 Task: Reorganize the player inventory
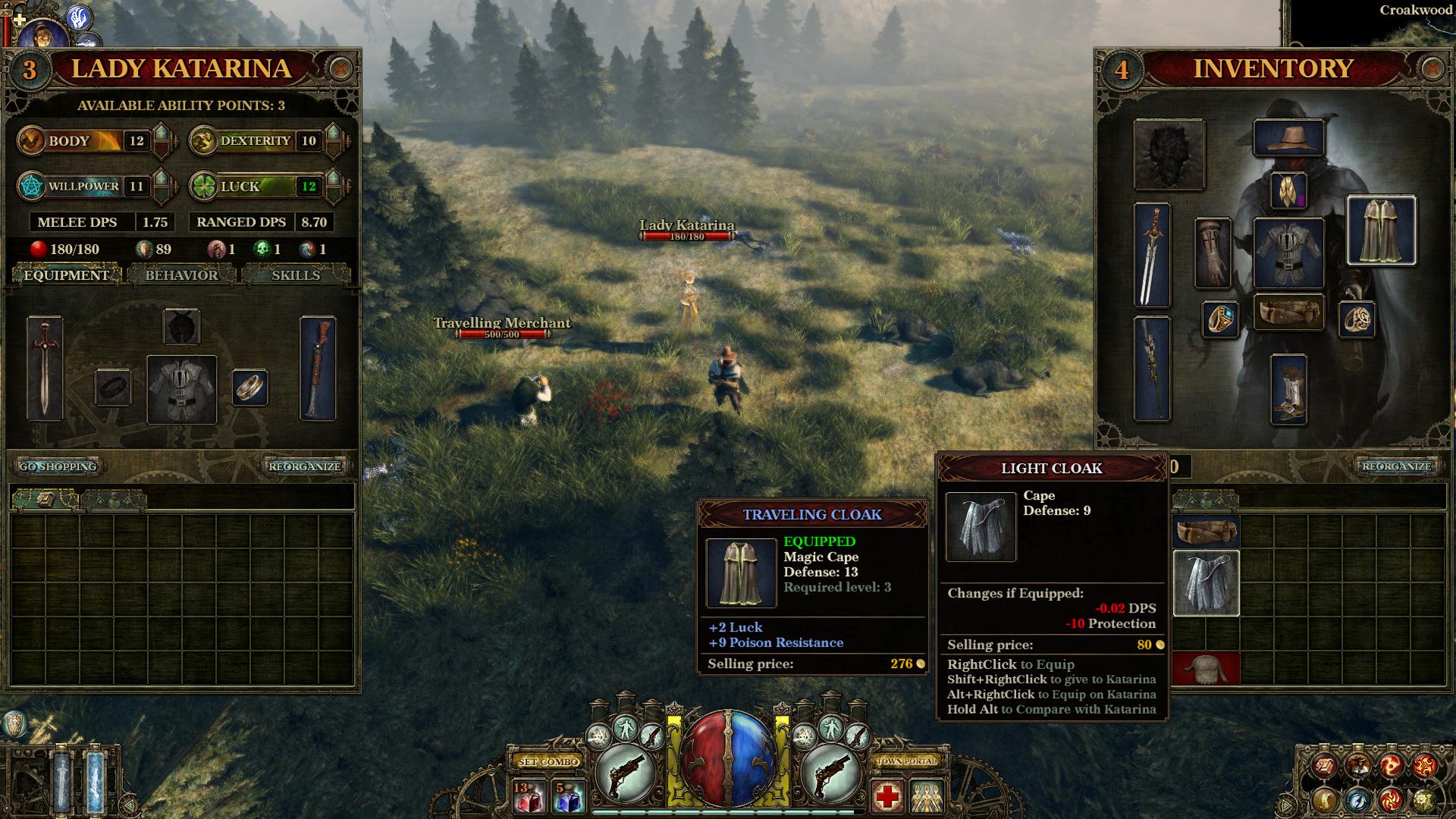1395,466
